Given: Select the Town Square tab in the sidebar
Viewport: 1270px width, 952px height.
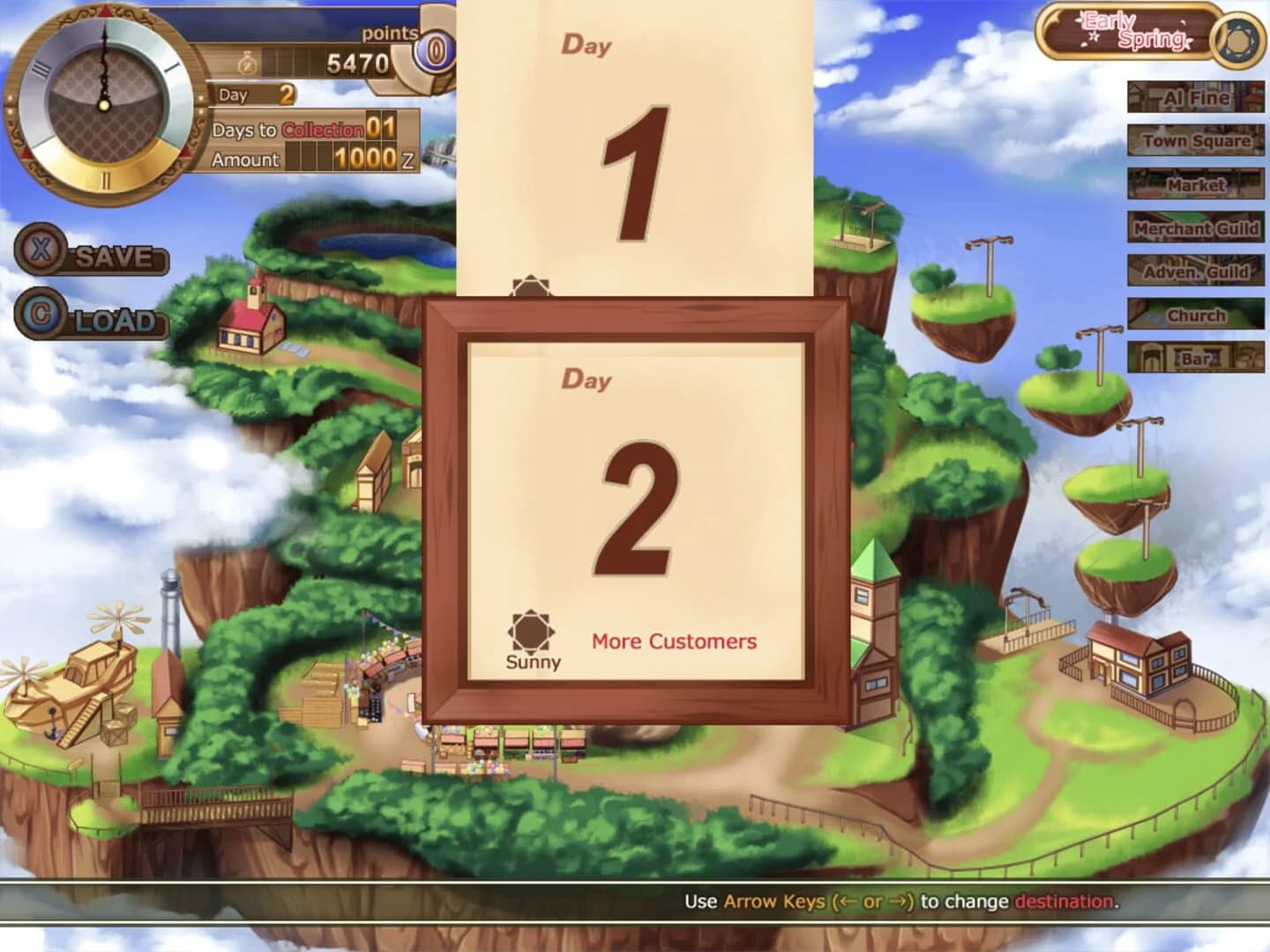Looking at the screenshot, I should [1195, 142].
